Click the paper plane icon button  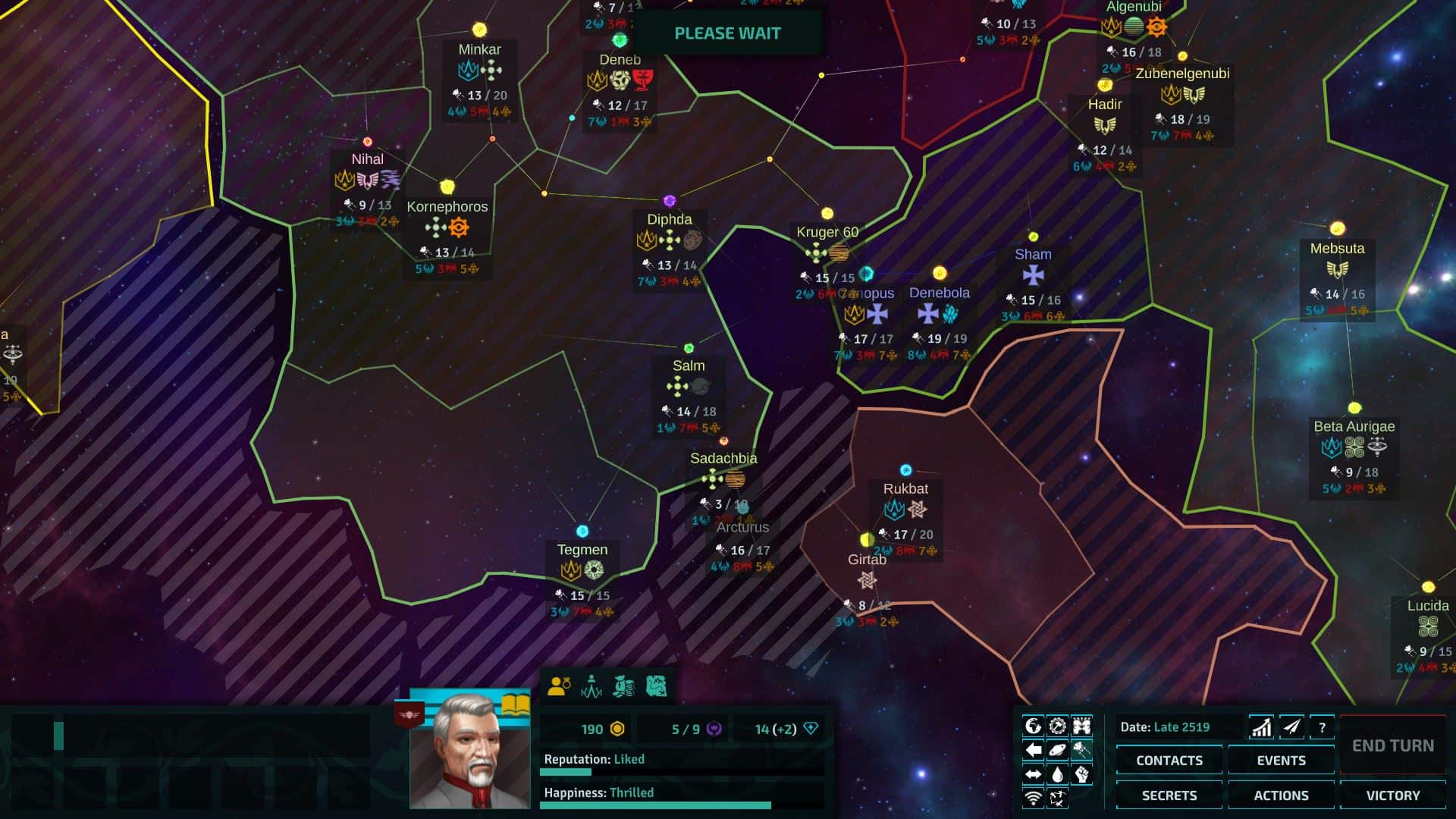click(x=1291, y=727)
